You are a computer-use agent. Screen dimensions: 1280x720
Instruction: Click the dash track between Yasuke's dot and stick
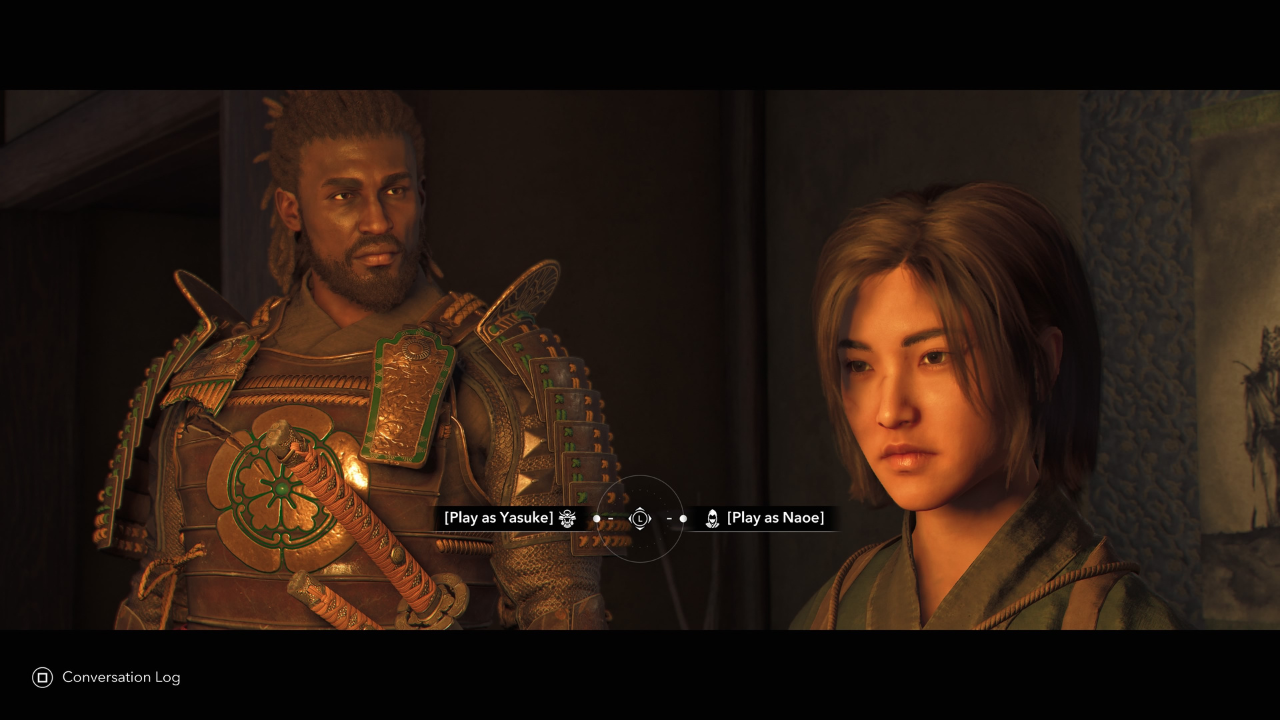(x=611, y=518)
